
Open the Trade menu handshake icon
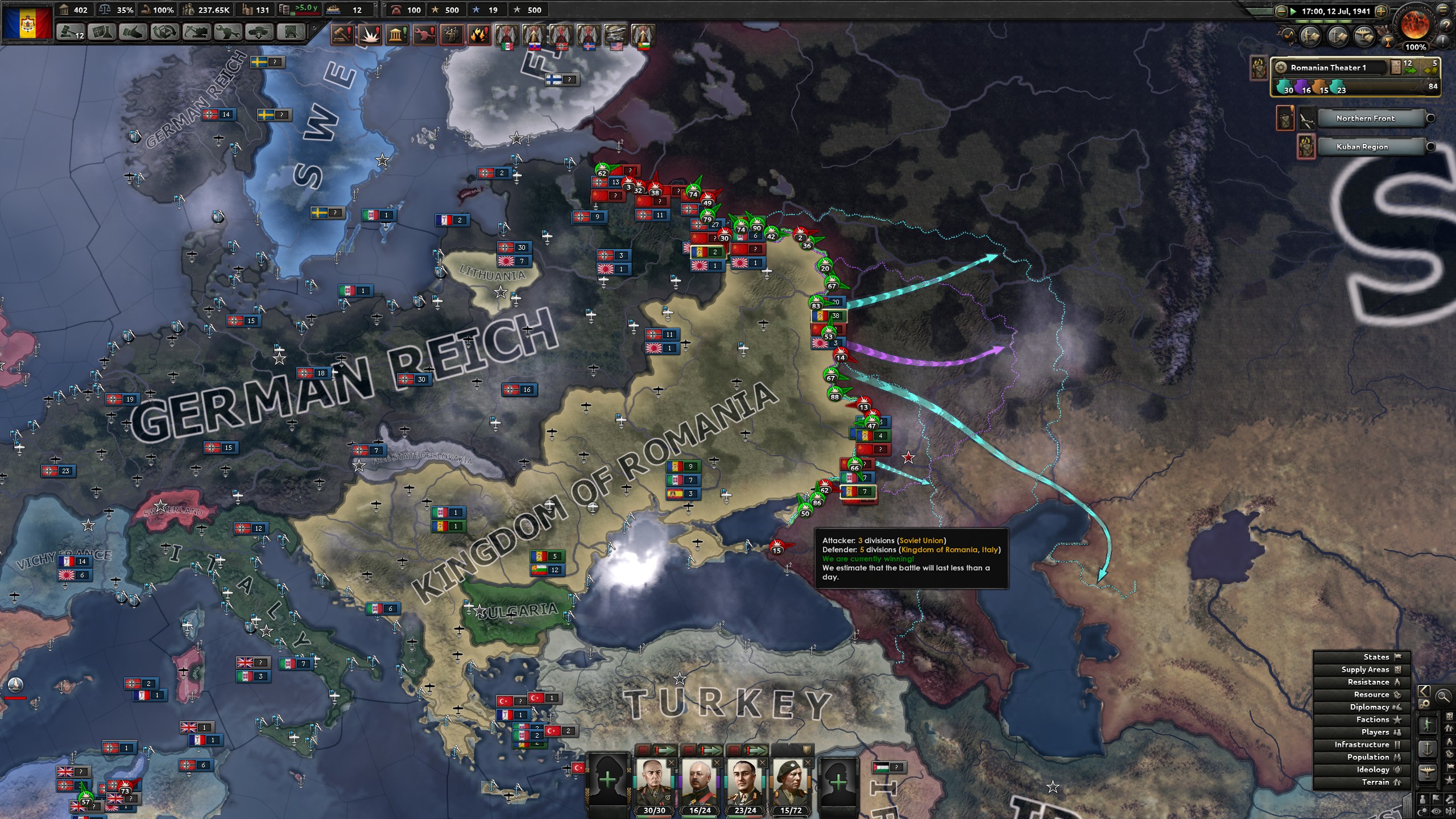(133, 33)
